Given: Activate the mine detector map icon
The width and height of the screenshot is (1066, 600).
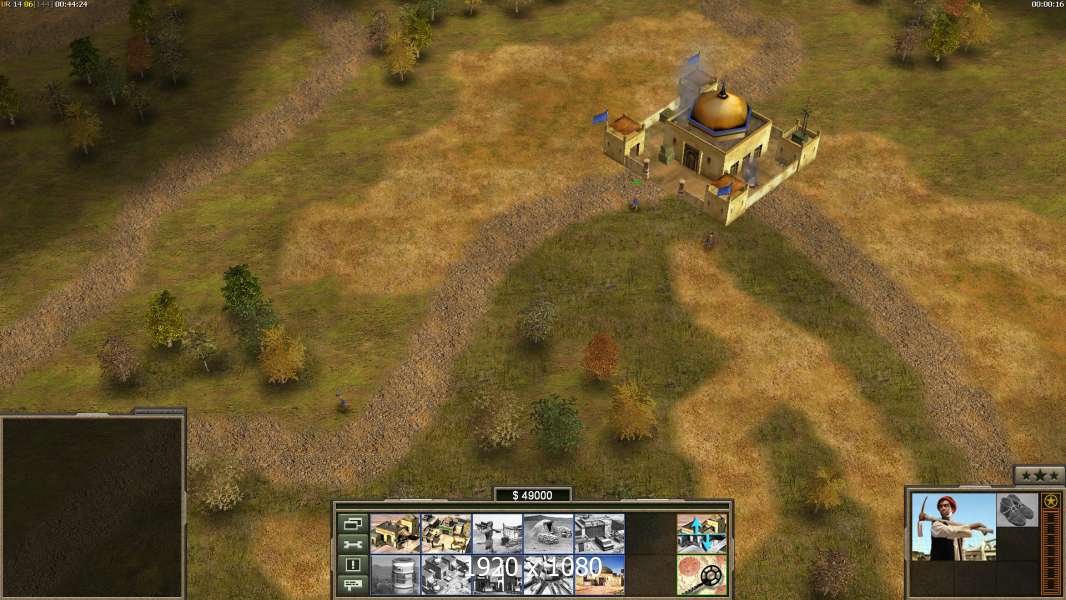Looking at the screenshot, I should tap(701, 574).
